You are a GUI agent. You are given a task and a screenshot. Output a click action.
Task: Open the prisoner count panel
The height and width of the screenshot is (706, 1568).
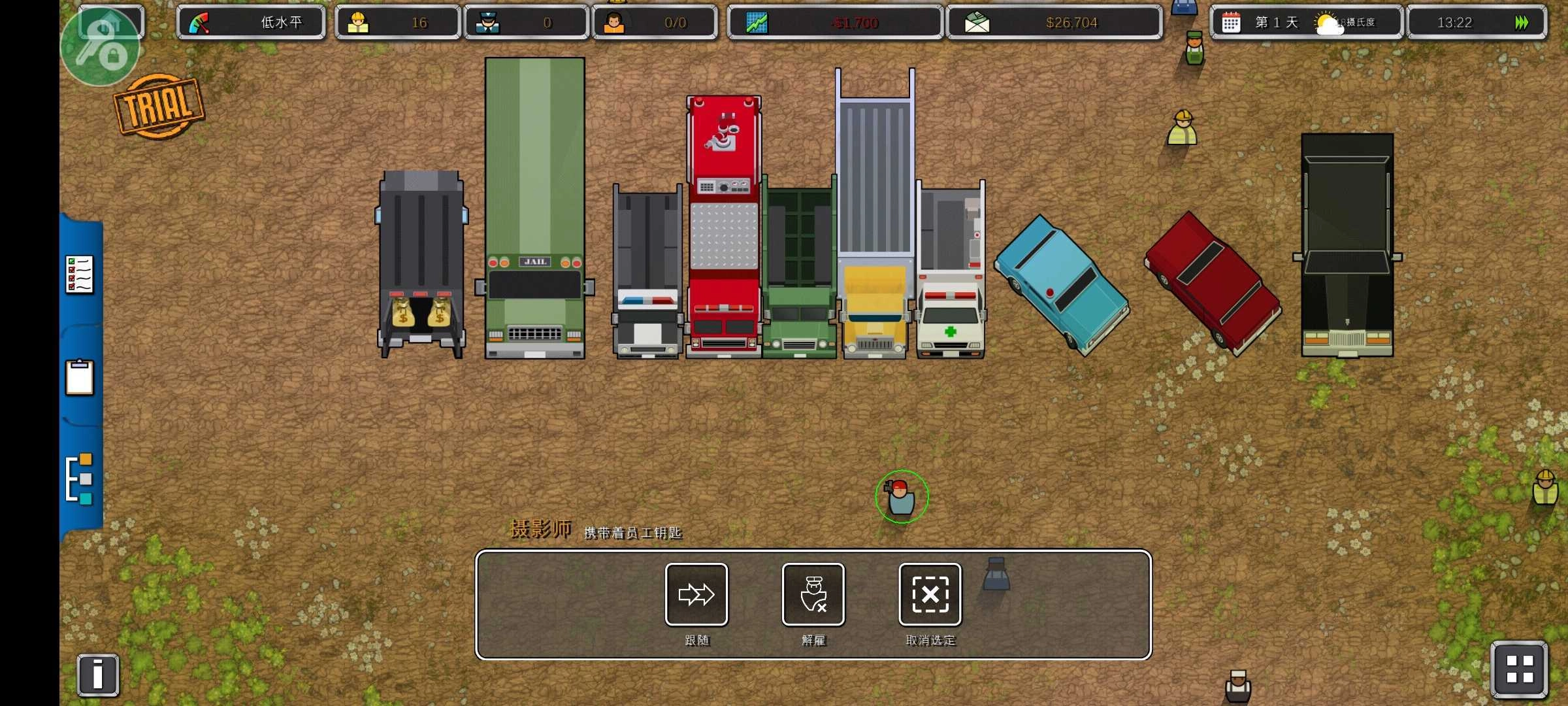click(x=655, y=23)
